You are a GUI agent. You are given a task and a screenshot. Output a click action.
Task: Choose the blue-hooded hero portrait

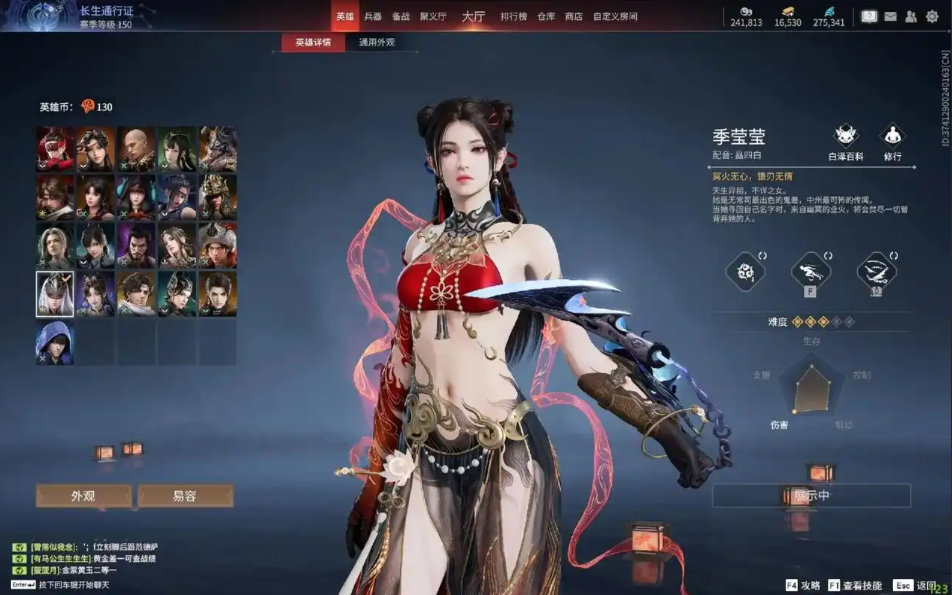[x=55, y=342]
